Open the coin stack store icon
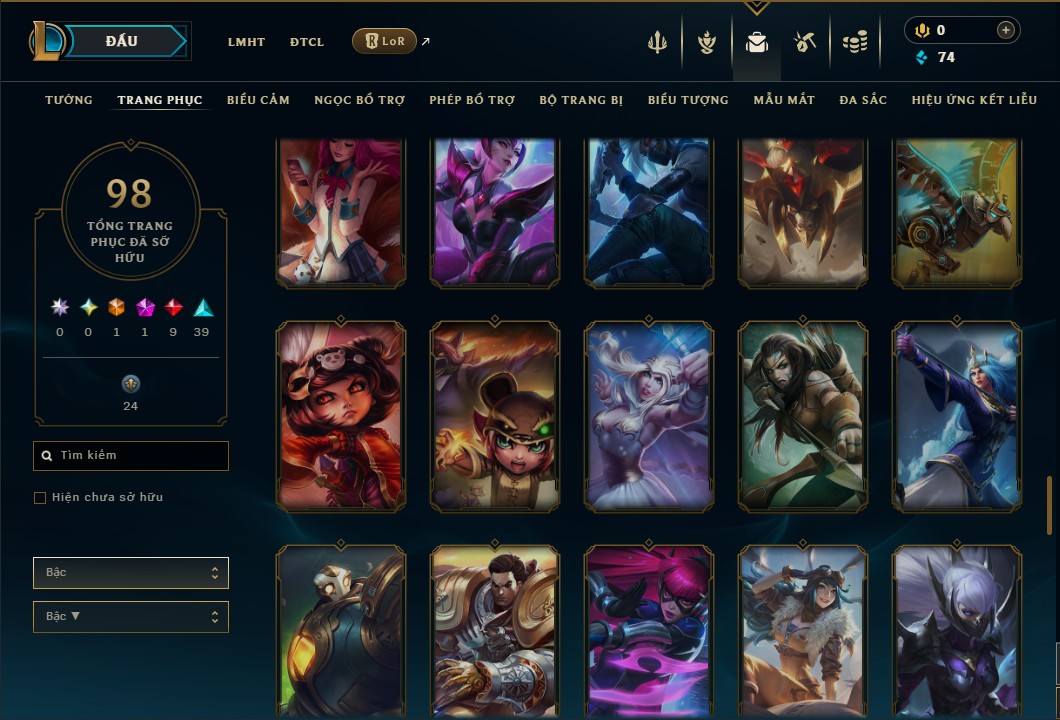The width and height of the screenshot is (1060, 720). click(854, 42)
